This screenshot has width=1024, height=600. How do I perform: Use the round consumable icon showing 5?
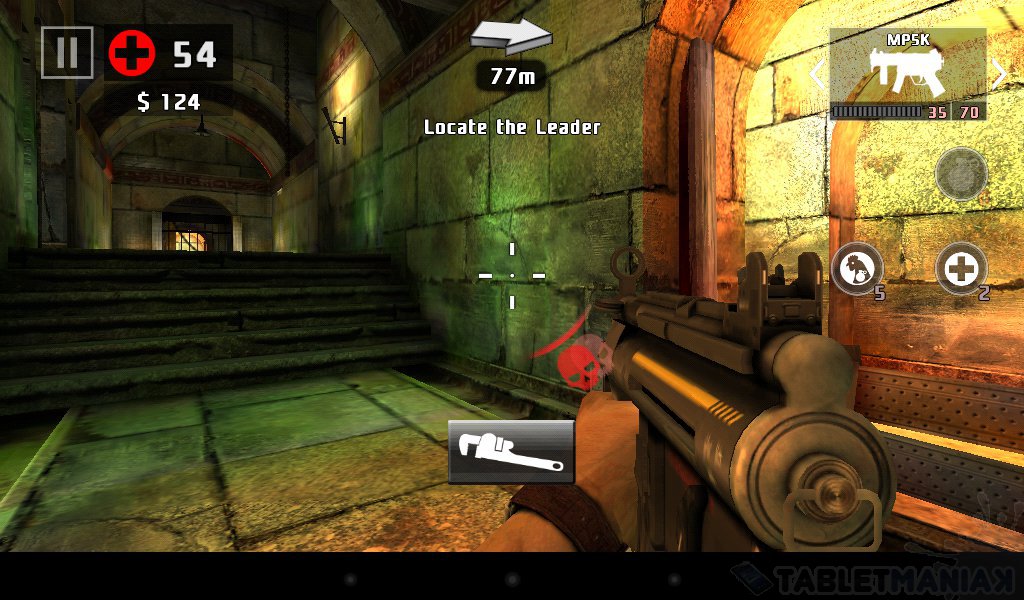click(x=857, y=268)
